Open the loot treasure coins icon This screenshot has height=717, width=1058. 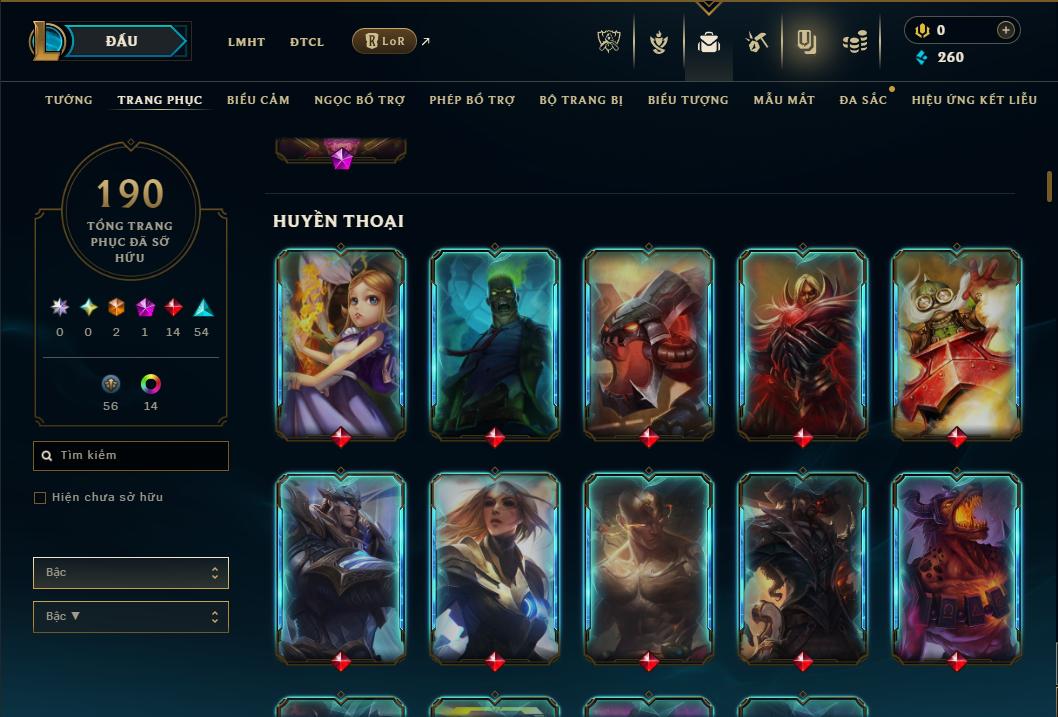pos(854,42)
